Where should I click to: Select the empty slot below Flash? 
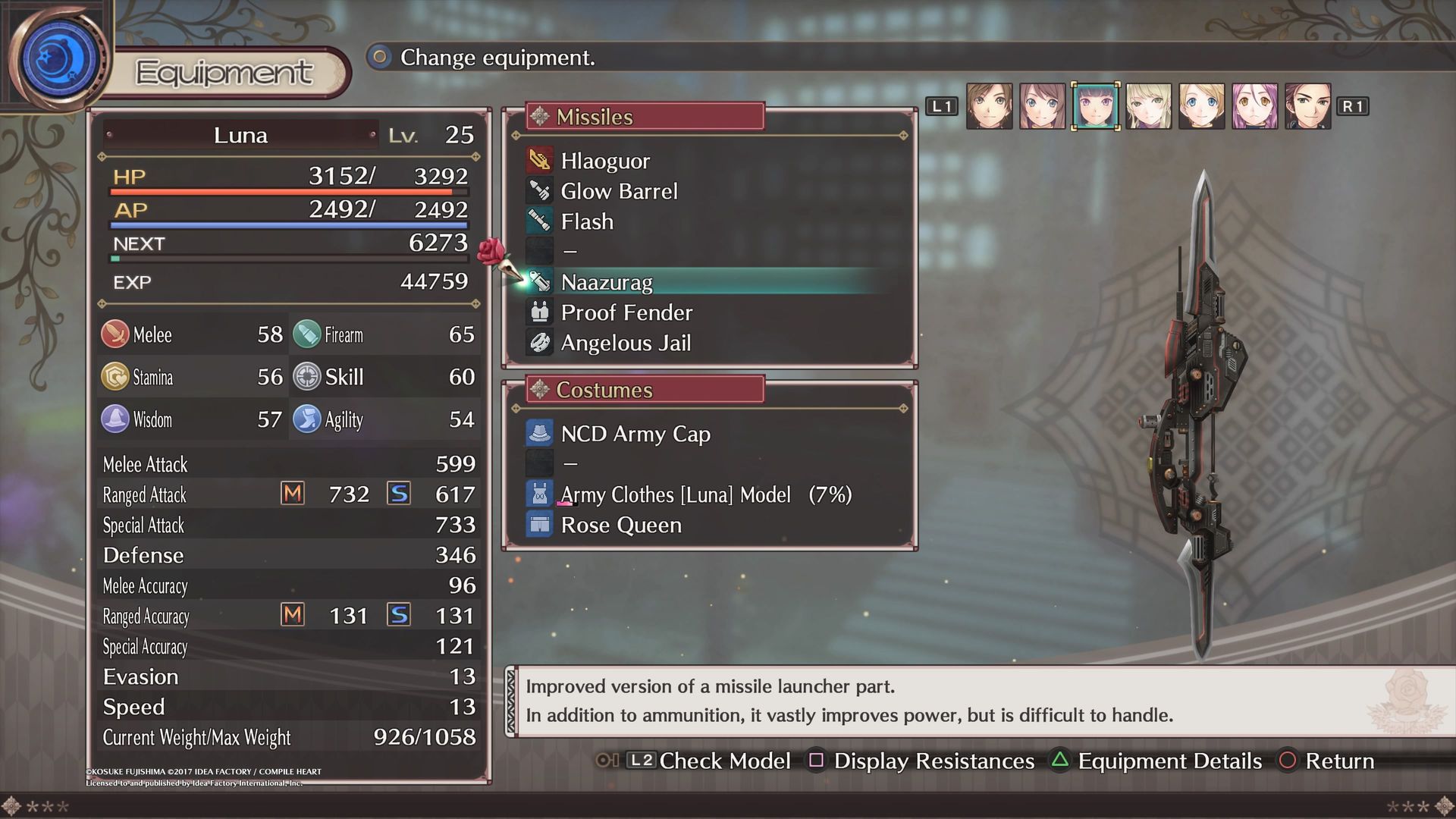point(570,252)
